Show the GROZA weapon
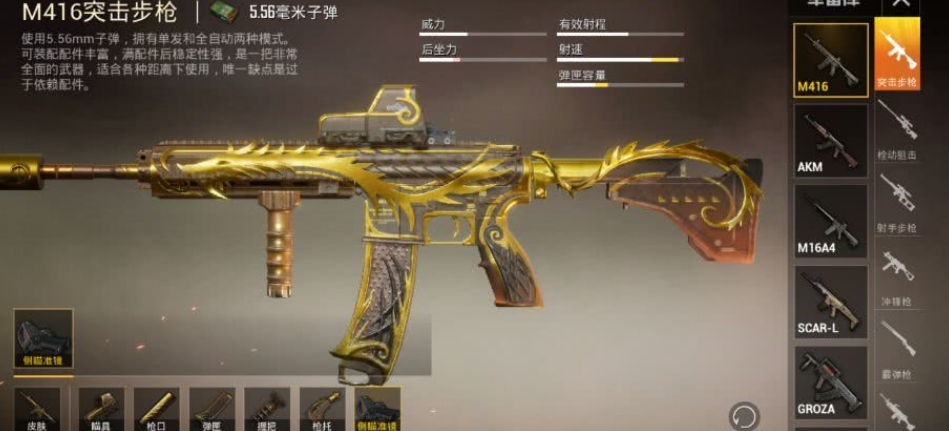The width and height of the screenshot is (949, 431). click(x=830, y=382)
